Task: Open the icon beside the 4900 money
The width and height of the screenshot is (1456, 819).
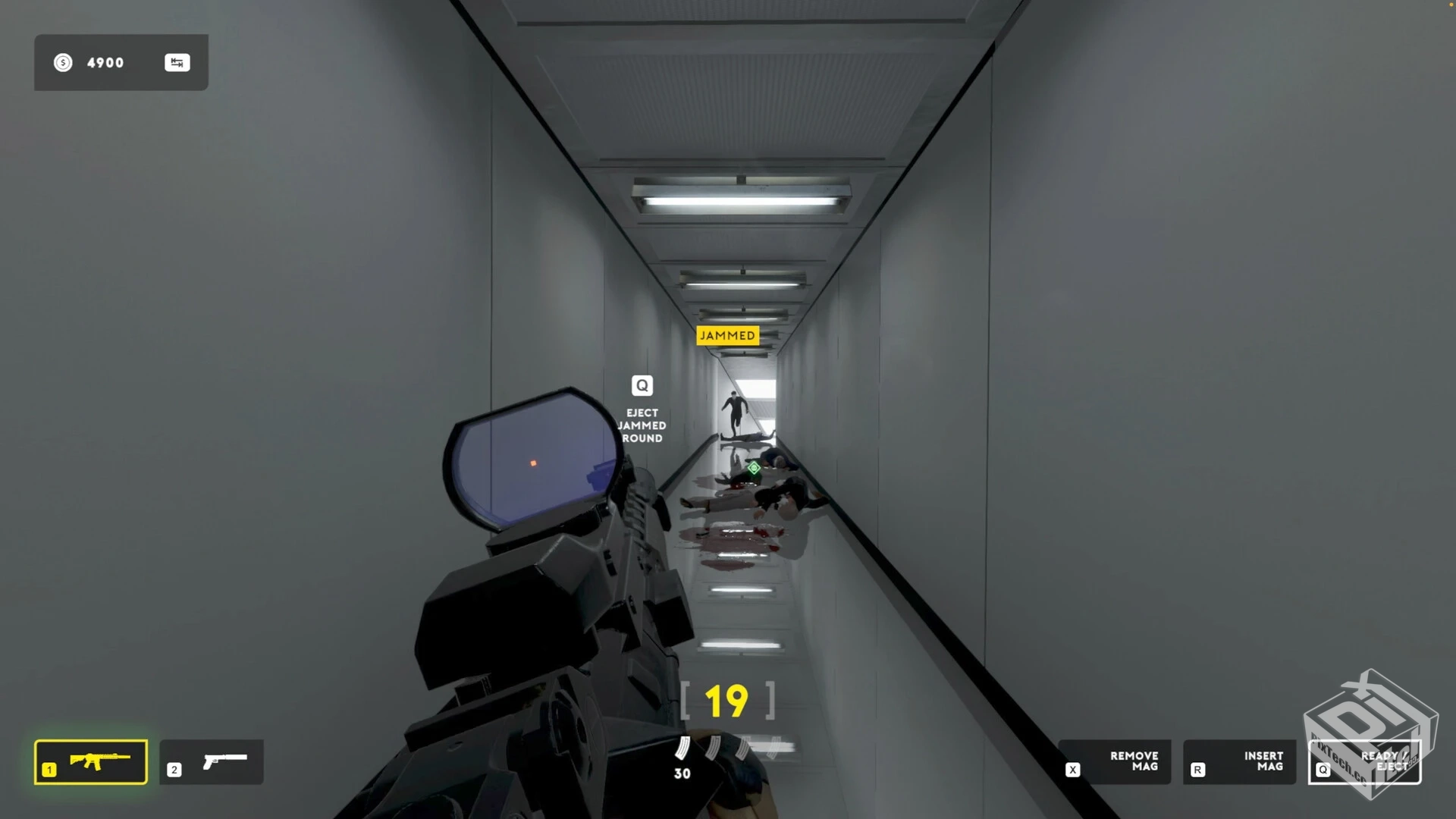Action: click(177, 63)
